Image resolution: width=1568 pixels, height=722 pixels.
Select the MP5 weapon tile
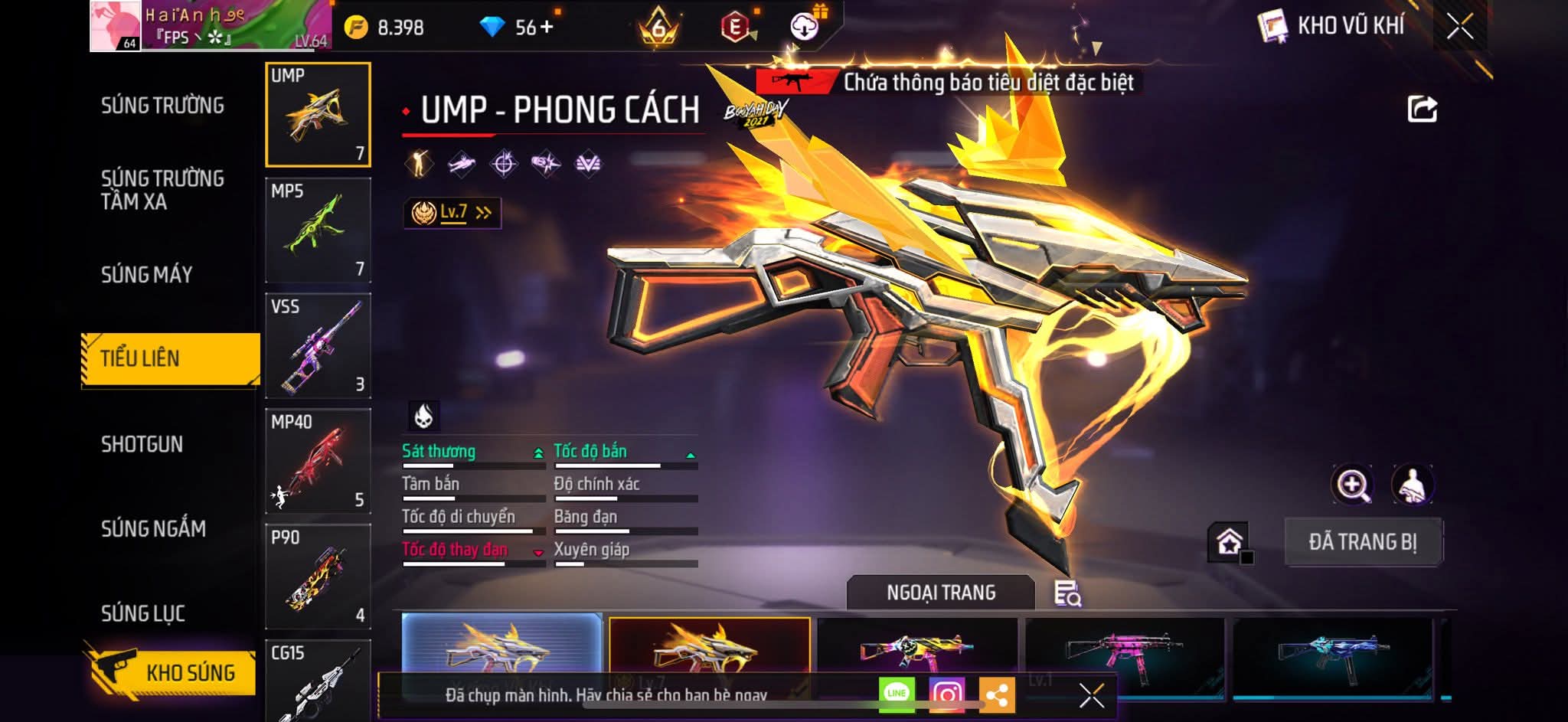[x=318, y=230]
